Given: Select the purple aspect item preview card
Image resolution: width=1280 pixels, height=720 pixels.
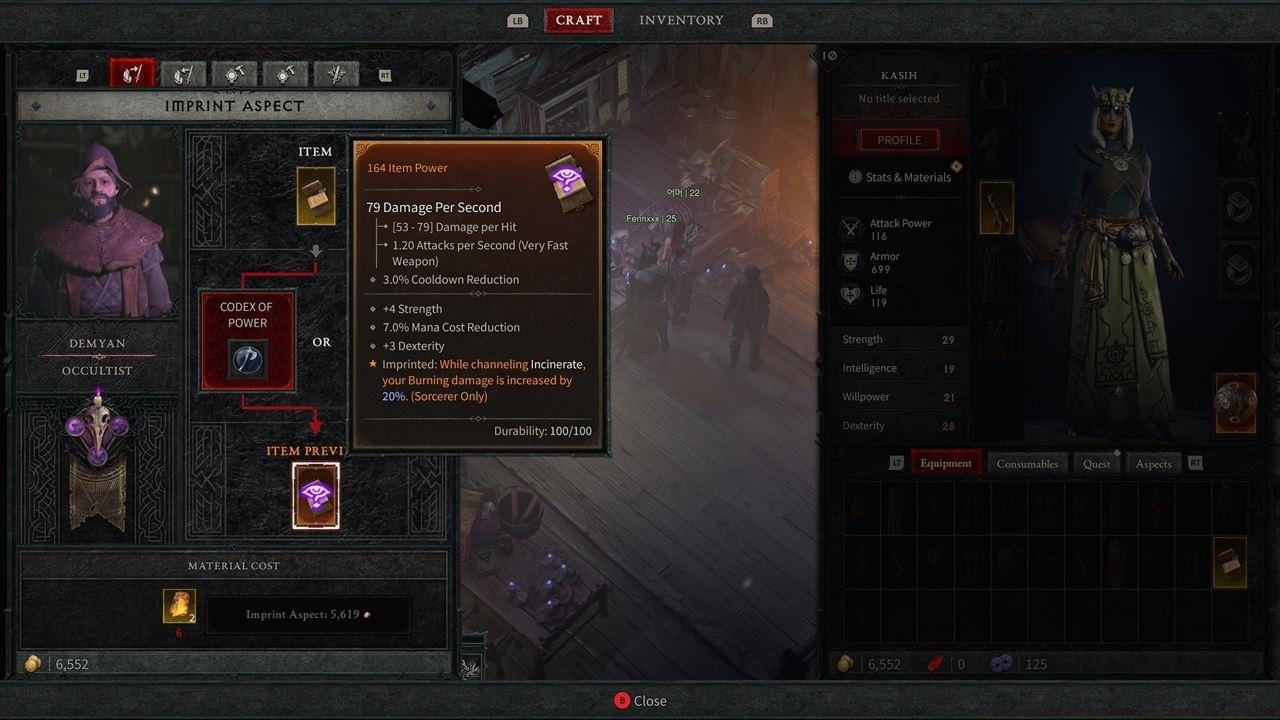Looking at the screenshot, I should click(316, 495).
